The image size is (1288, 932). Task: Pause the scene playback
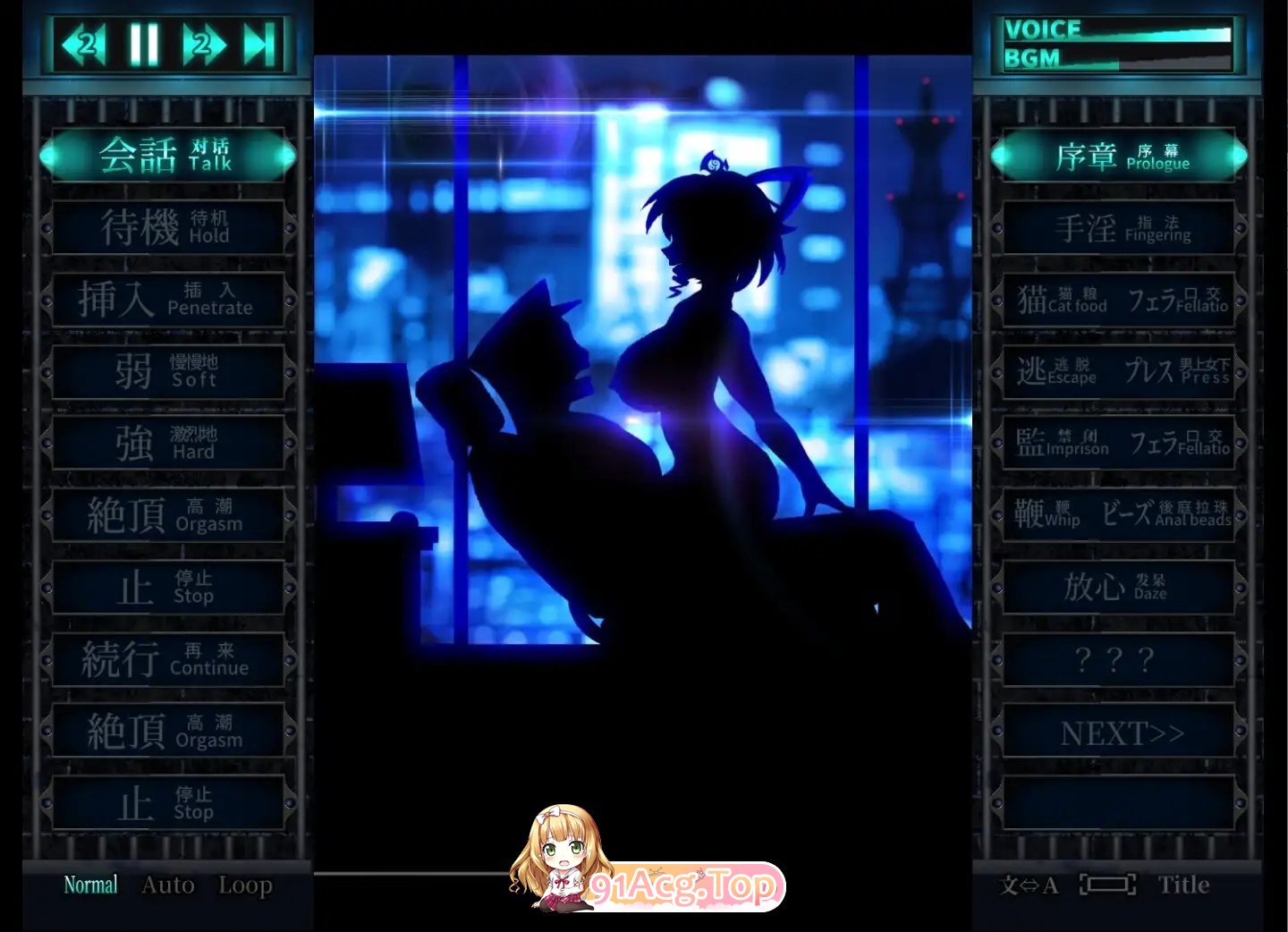[148, 40]
